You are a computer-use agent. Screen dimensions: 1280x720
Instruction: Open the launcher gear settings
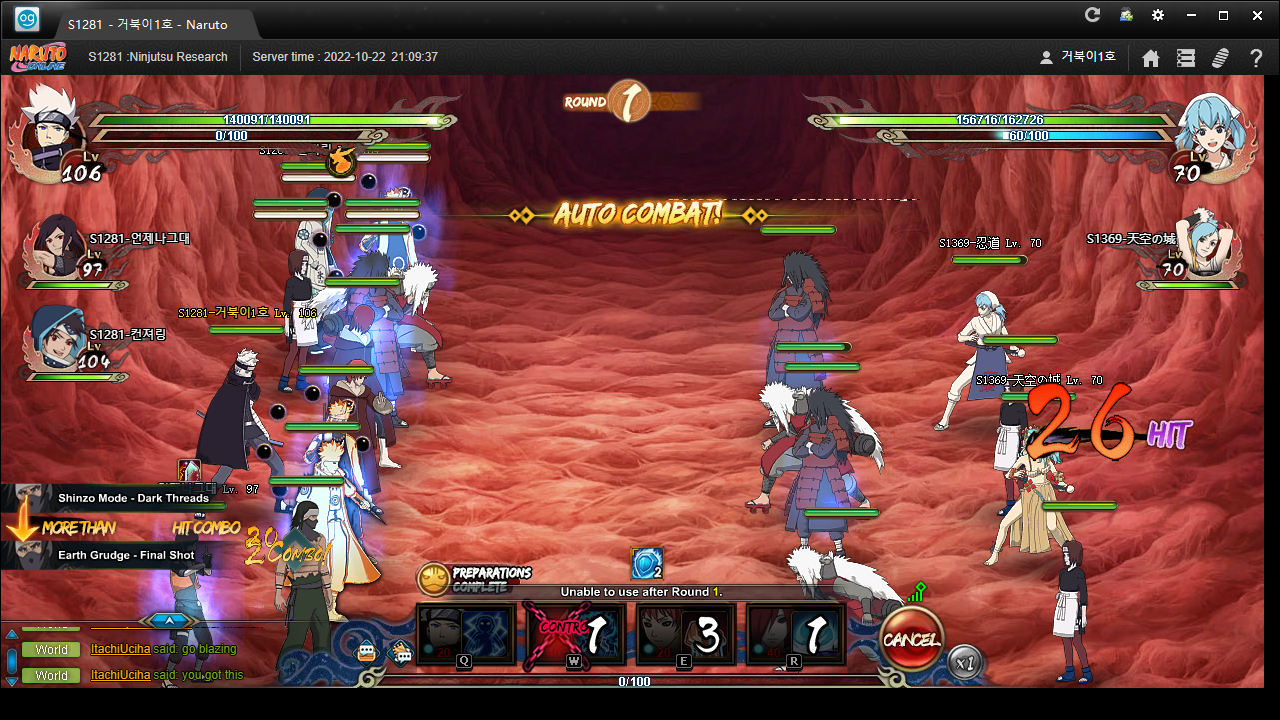[x=1158, y=15]
